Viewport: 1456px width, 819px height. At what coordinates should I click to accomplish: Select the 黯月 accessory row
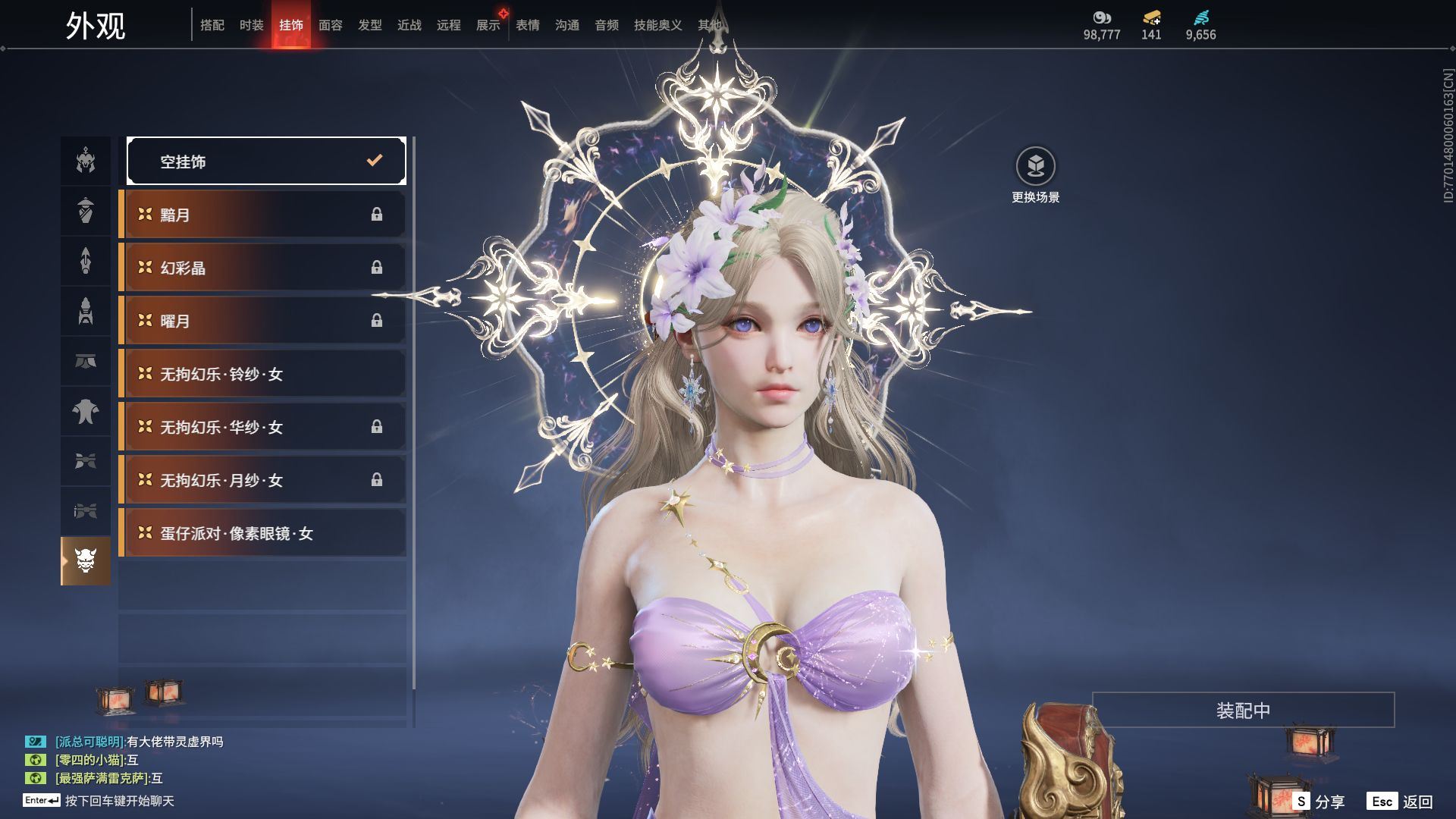pos(263,215)
